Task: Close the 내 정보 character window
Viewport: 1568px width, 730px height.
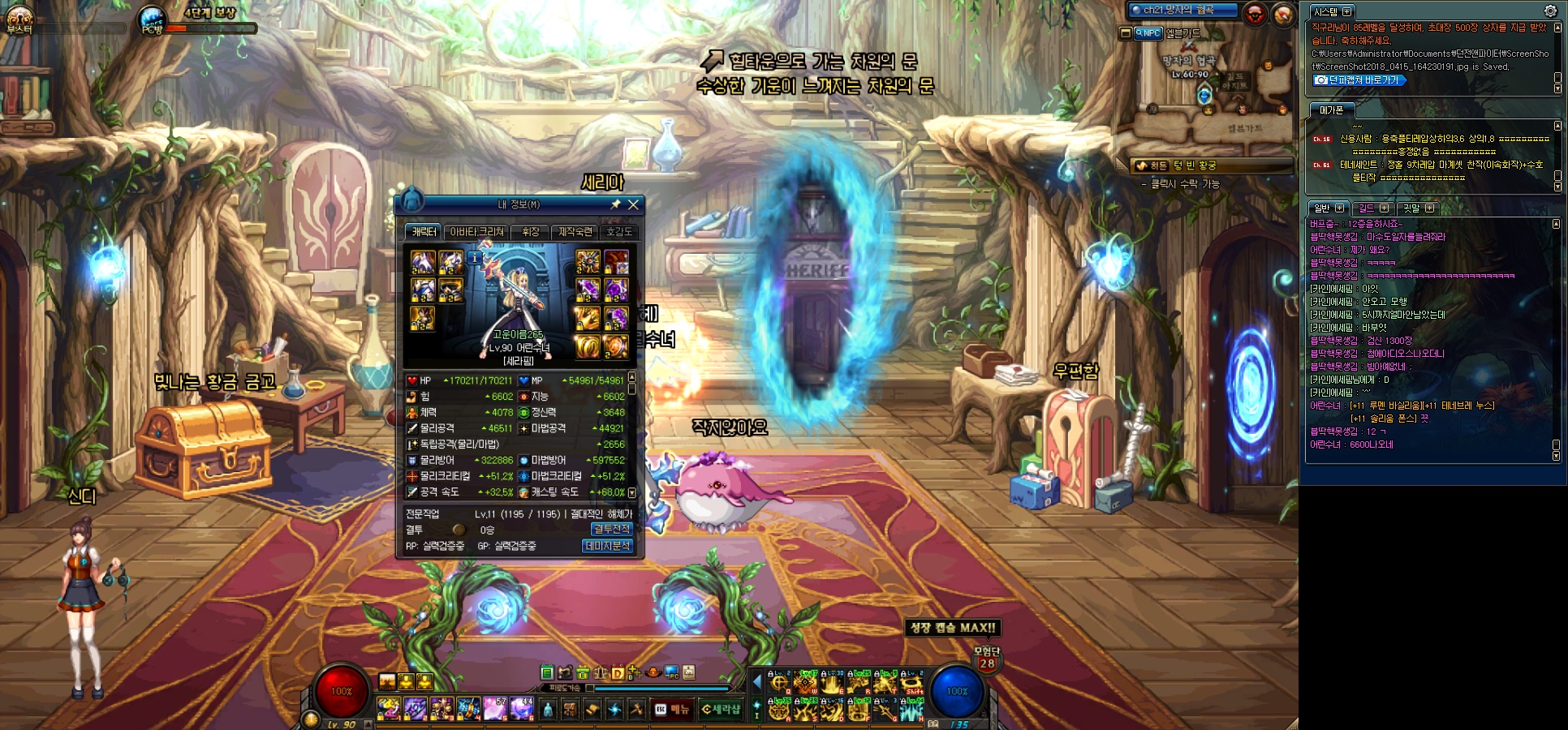Action: [x=634, y=204]
